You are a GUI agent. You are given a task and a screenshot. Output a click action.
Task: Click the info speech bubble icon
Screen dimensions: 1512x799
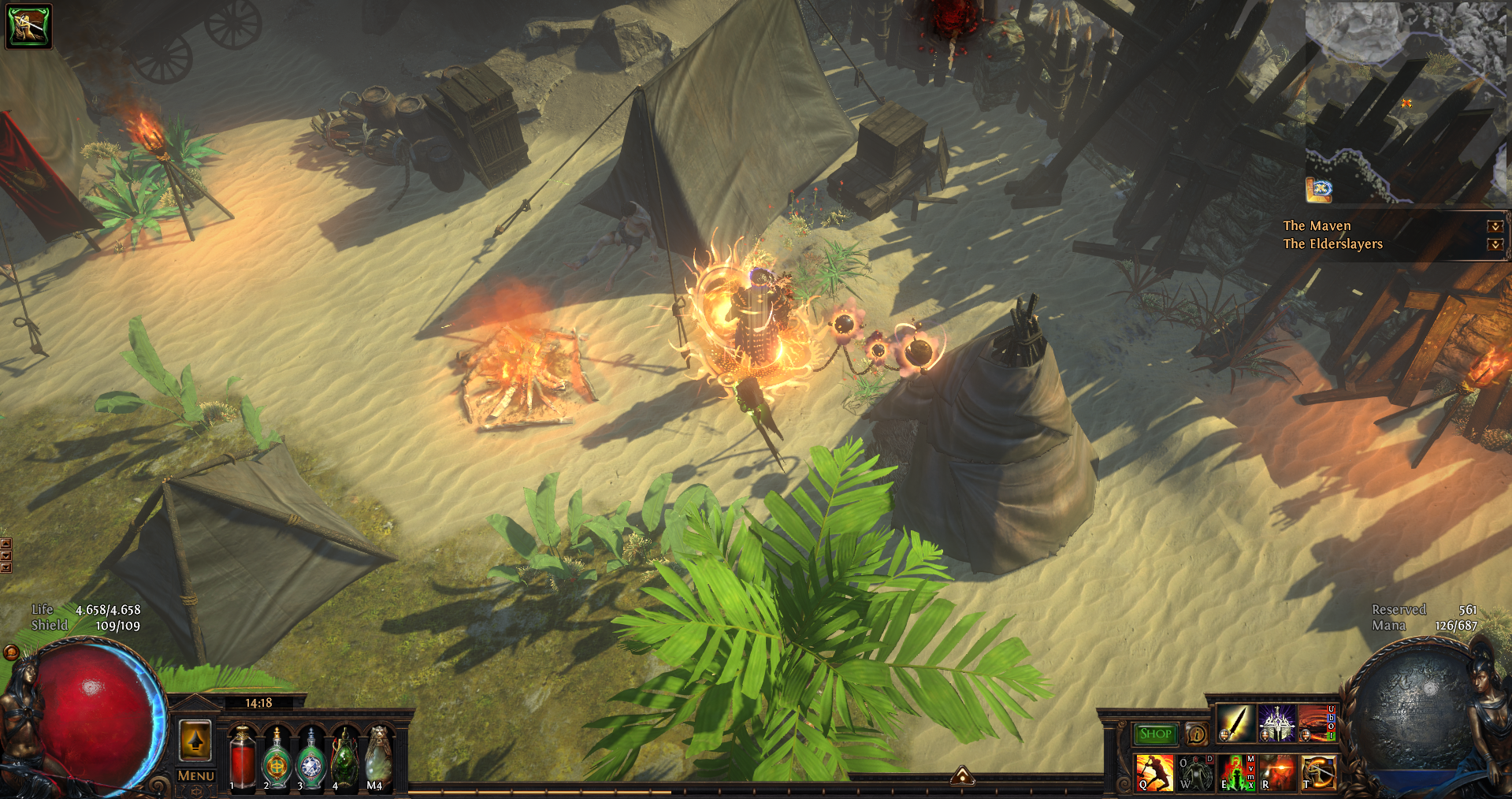click(x=1196, y=734)
